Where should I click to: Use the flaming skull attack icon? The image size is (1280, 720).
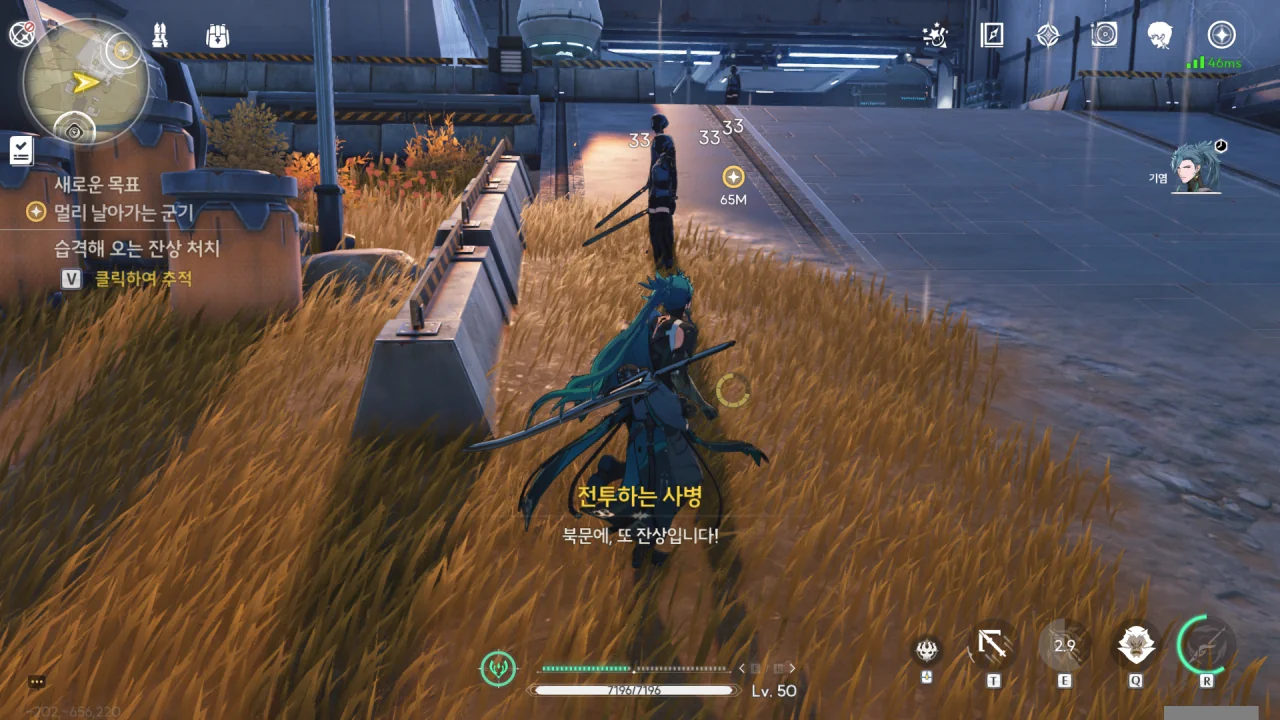(x=927, y=650)
